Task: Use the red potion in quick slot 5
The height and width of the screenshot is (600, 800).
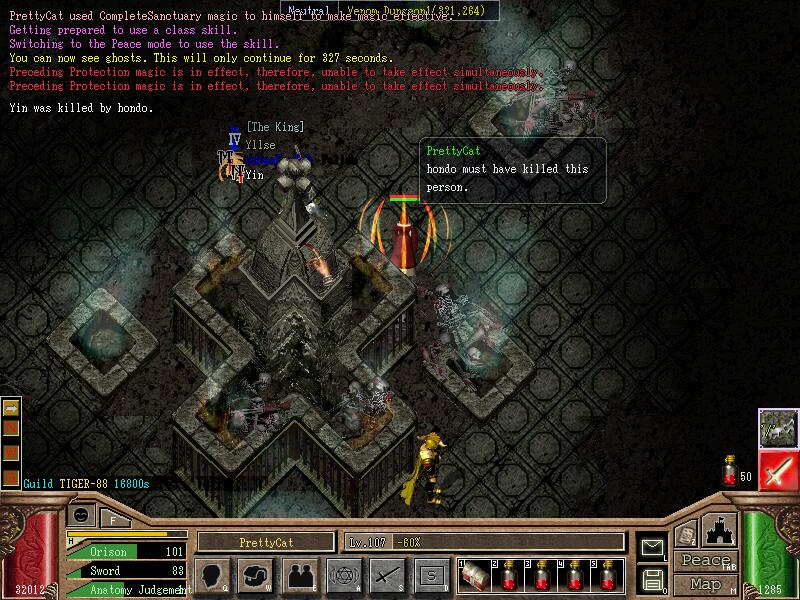Action: 609,575
